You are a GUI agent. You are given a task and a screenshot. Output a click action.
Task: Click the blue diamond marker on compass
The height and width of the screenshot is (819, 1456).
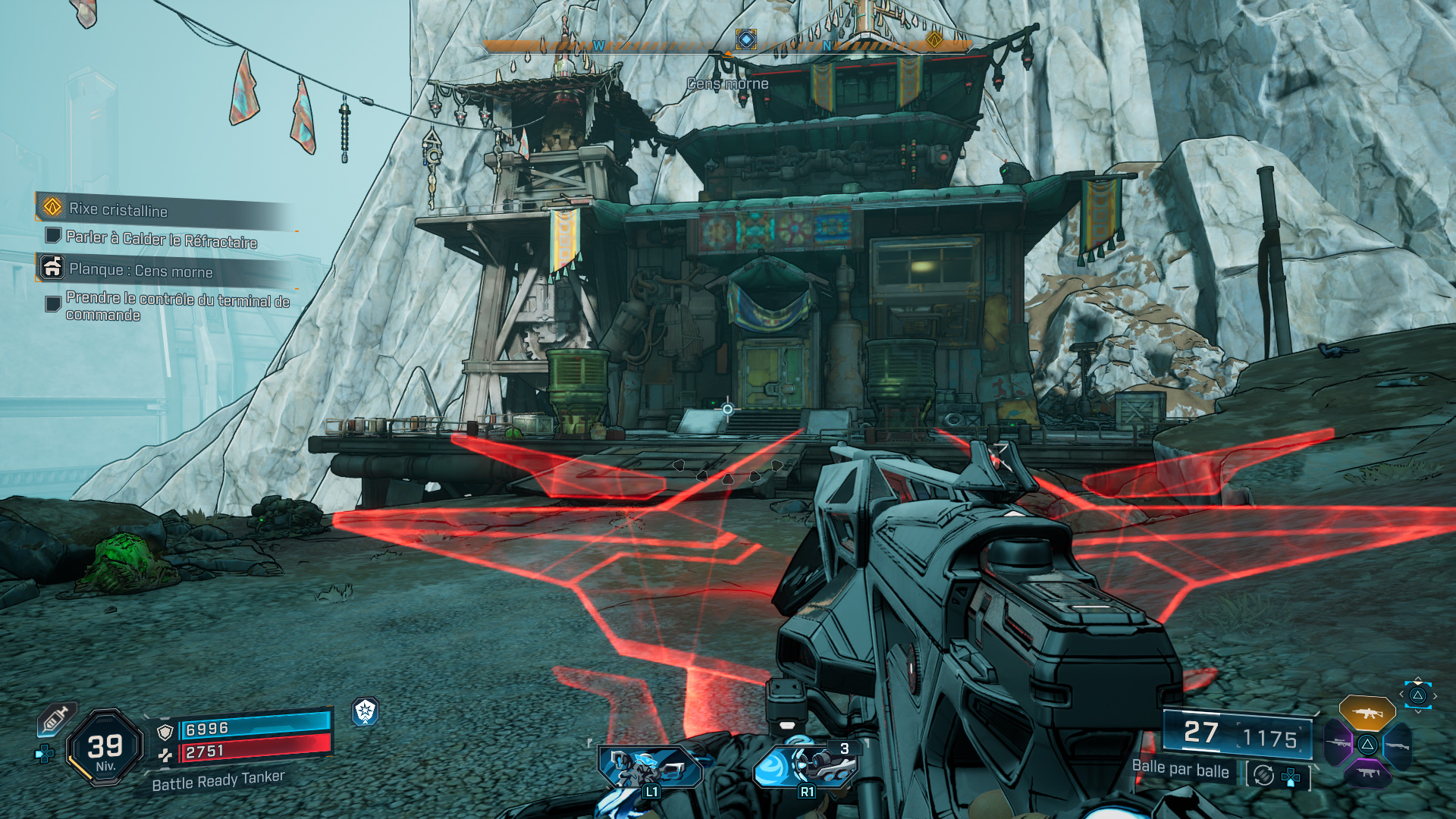coord(746,39)
